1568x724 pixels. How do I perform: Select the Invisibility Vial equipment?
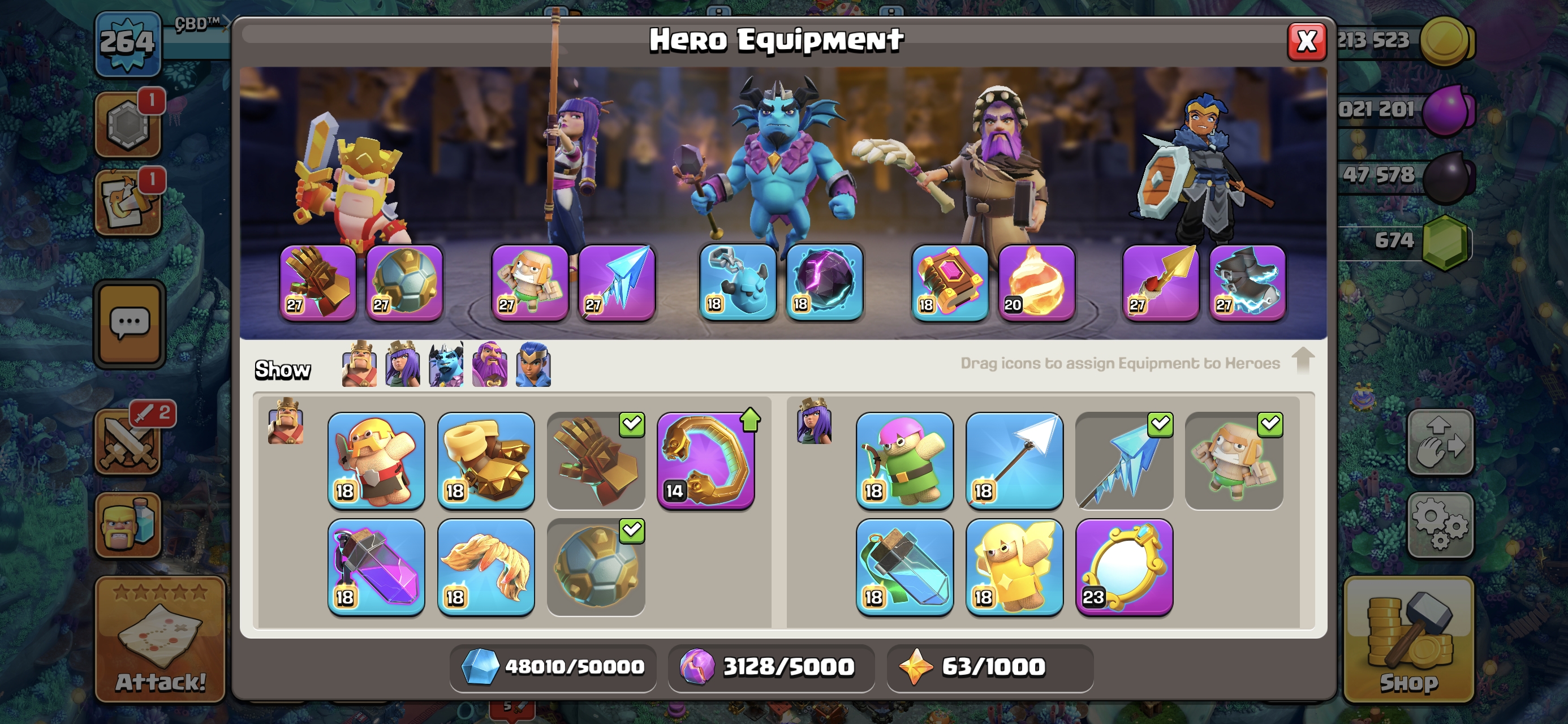904,567
